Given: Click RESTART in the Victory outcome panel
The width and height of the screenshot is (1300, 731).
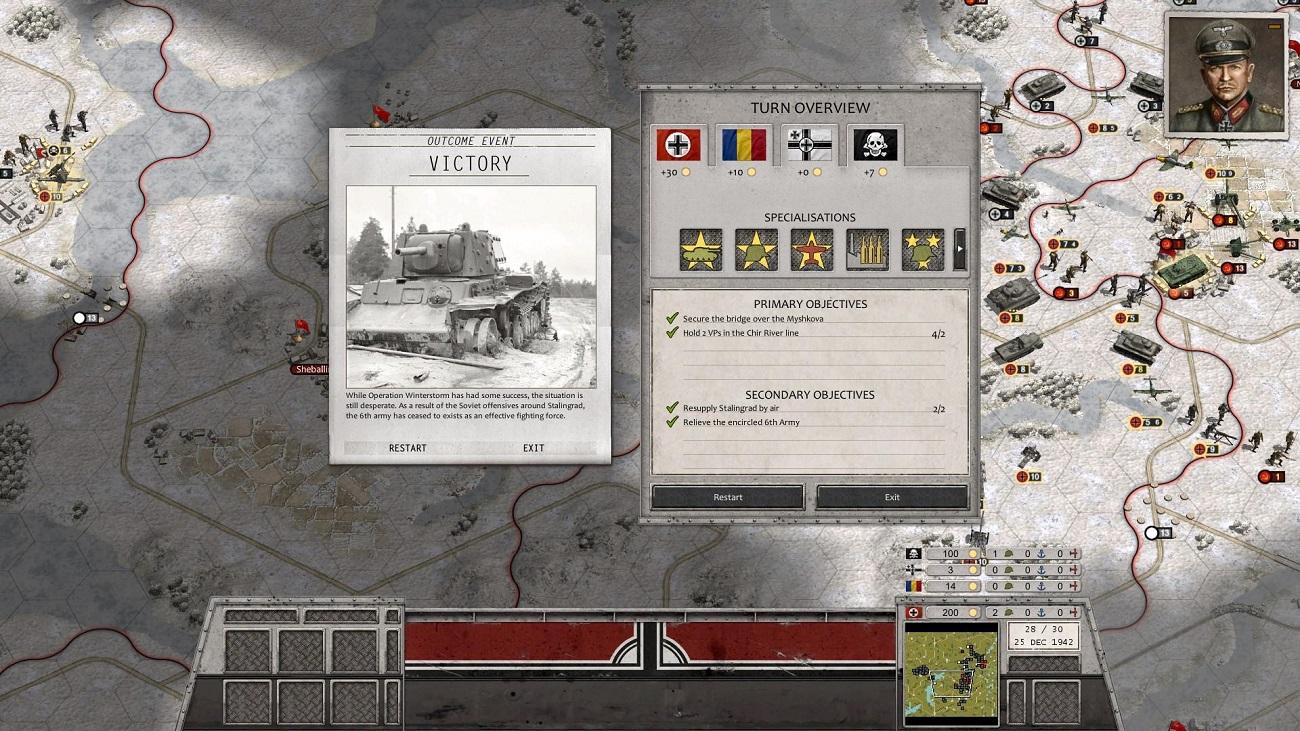Looking at the screenshot, I should click(x=407, y=448).
